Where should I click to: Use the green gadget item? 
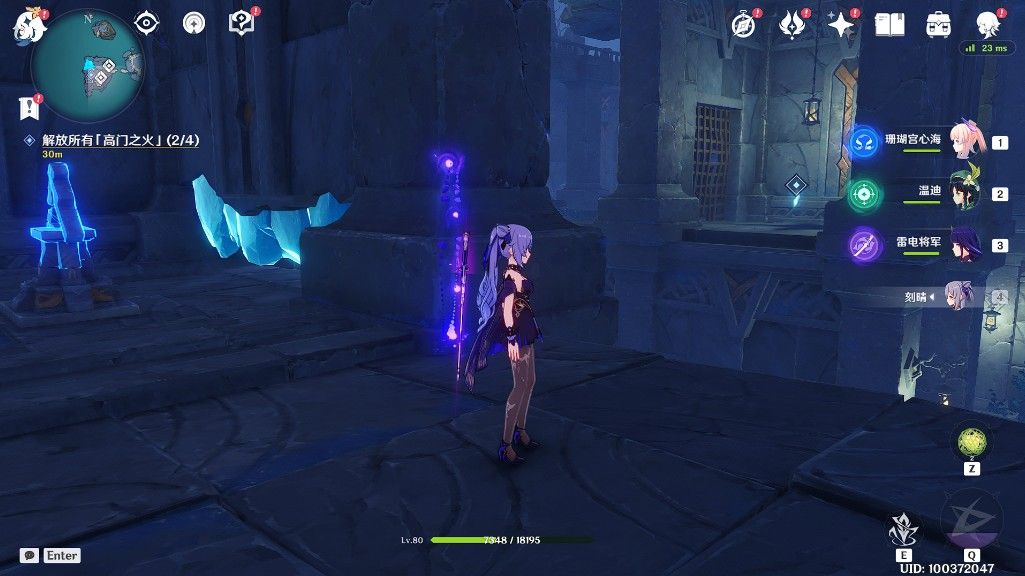tap(972, 441)
